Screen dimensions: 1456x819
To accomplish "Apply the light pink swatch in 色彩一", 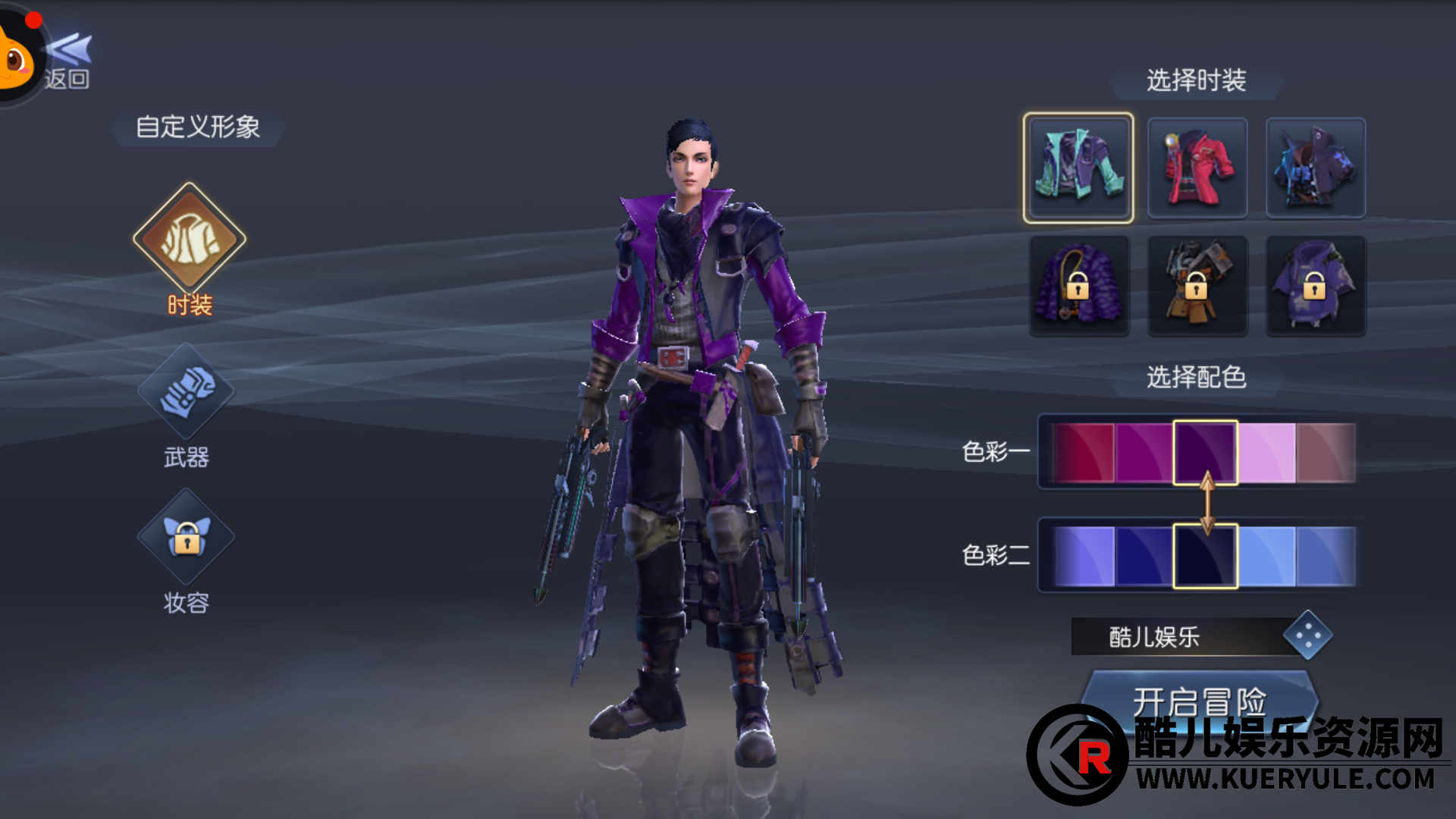I will tap(1266, 453).
